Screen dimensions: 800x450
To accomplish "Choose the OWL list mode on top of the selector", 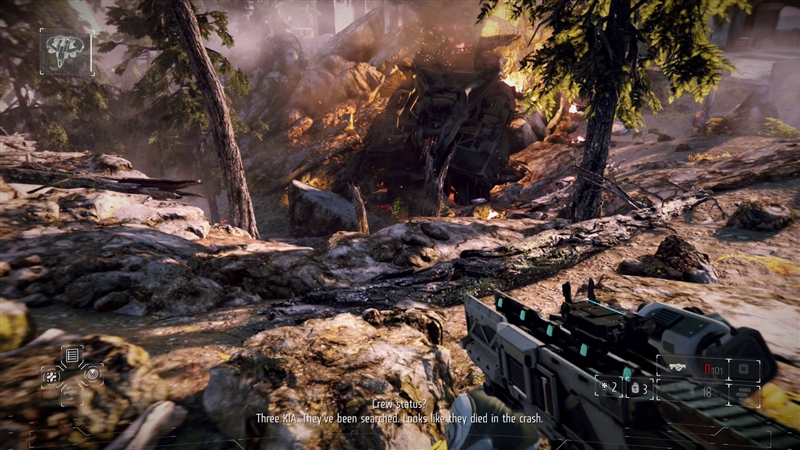I will pos(71,355).
